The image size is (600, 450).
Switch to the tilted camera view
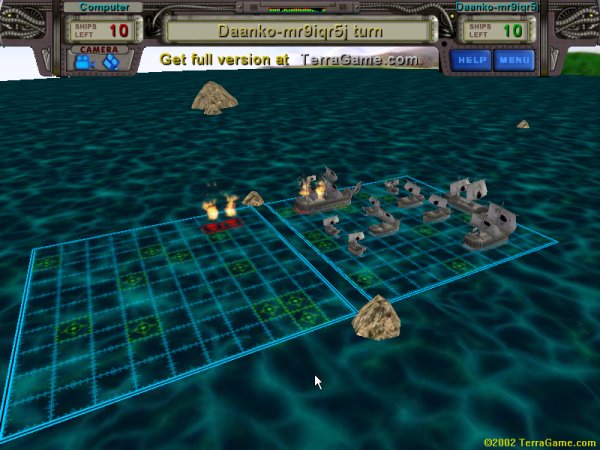111,62
